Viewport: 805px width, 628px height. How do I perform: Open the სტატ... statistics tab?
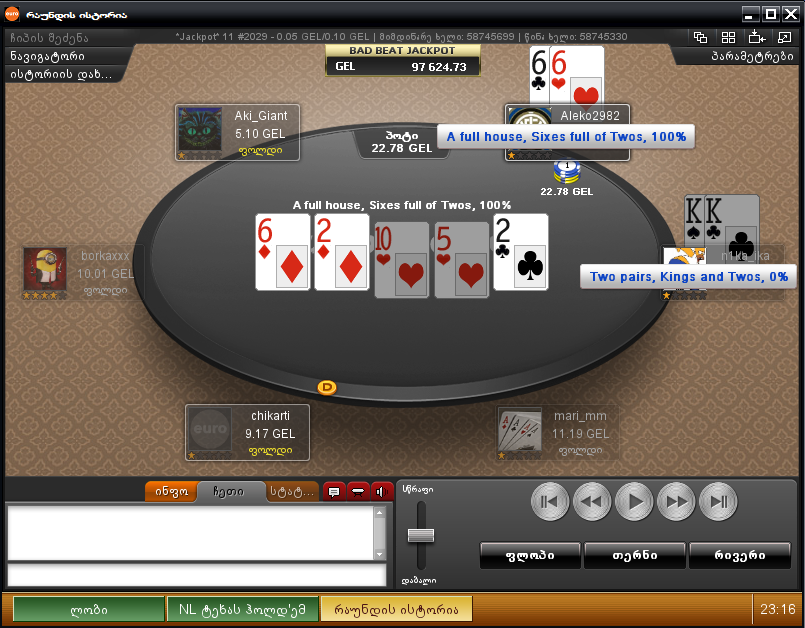click(x=291, y=492)
